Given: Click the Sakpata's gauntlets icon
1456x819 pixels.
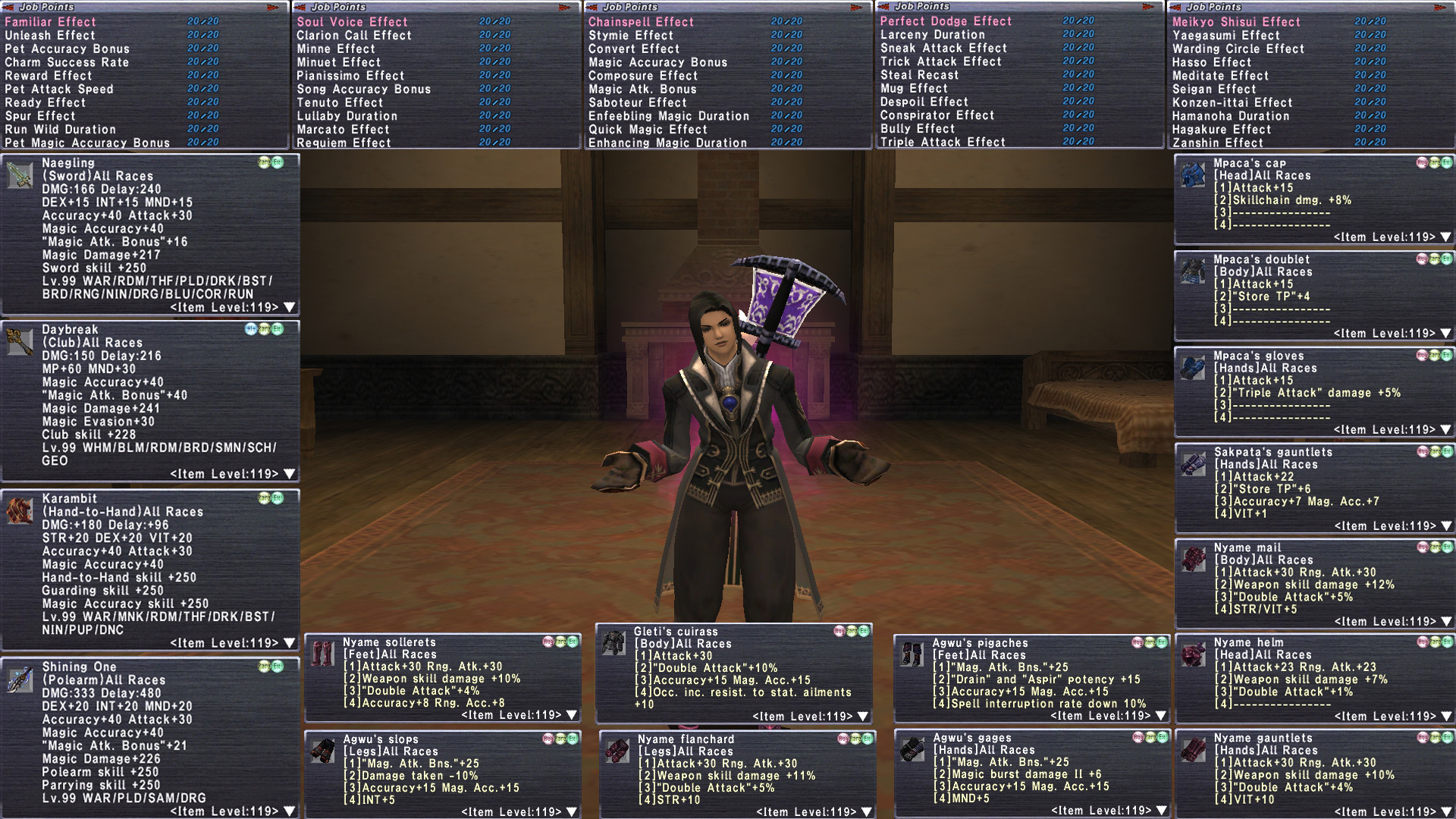Looking at the screenshot, I should (1193, 464).
